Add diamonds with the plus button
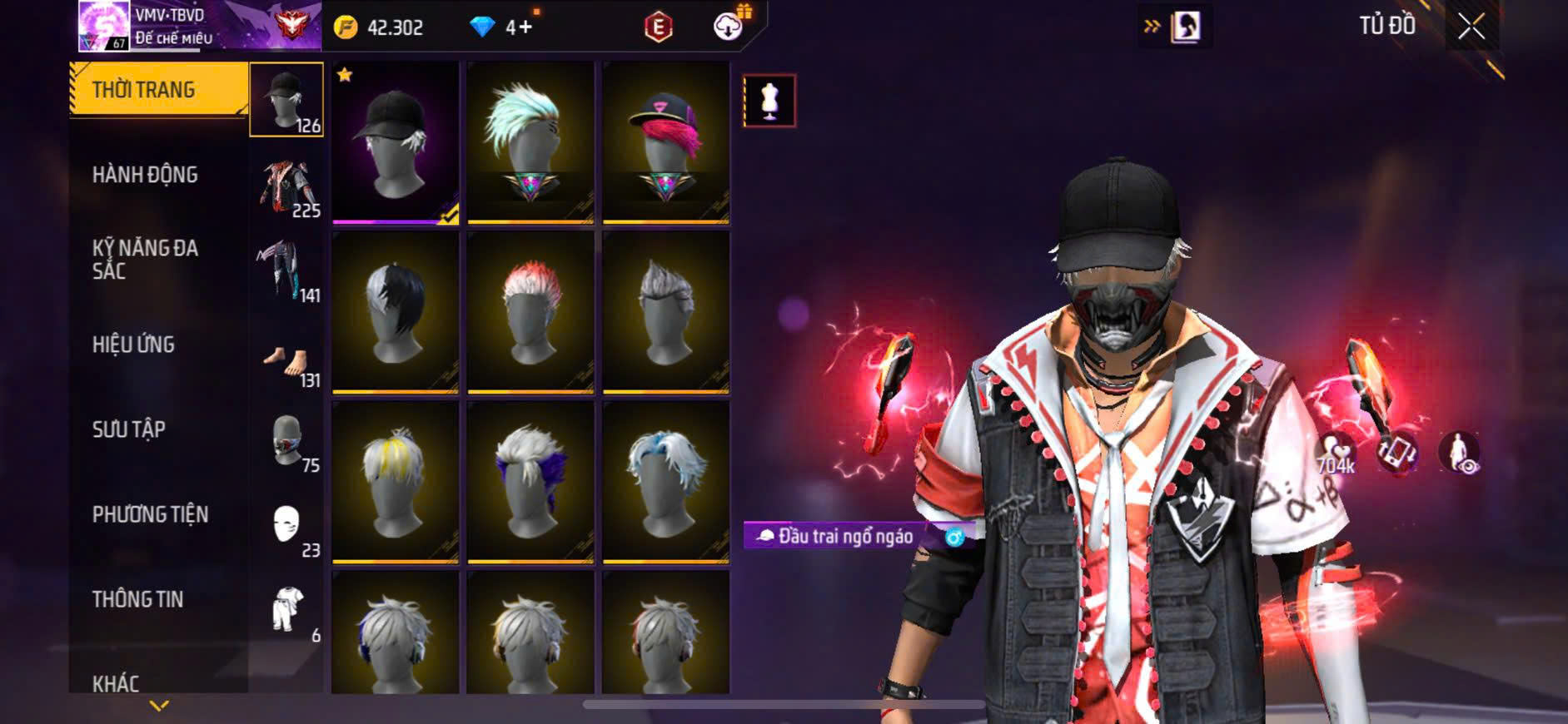Screen dimensions: 1568x724 pyautogui.click(x=525, y=27)
